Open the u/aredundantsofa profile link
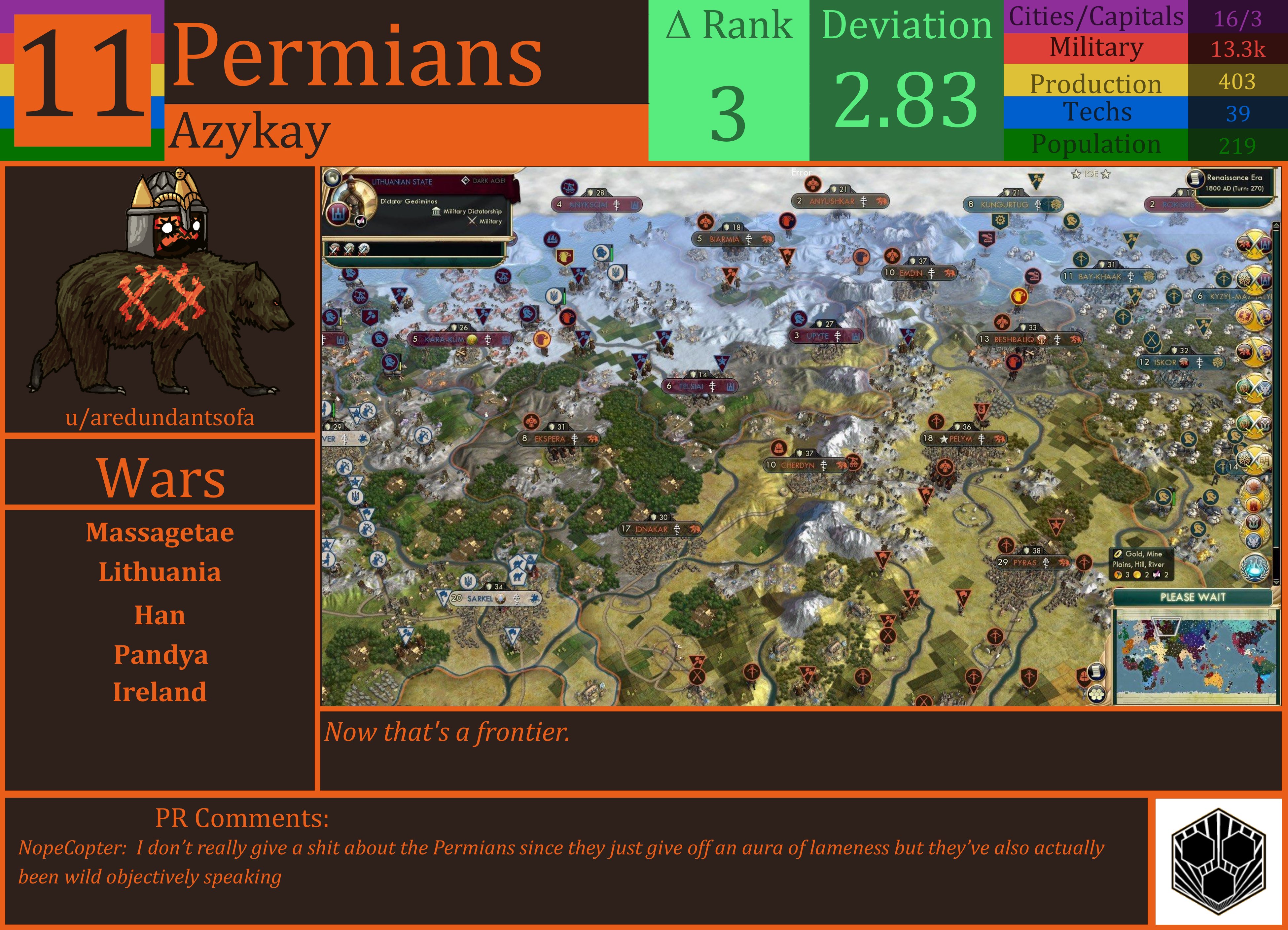The image size is (1288, 930). pyautogui.click(x=161, y=418)
